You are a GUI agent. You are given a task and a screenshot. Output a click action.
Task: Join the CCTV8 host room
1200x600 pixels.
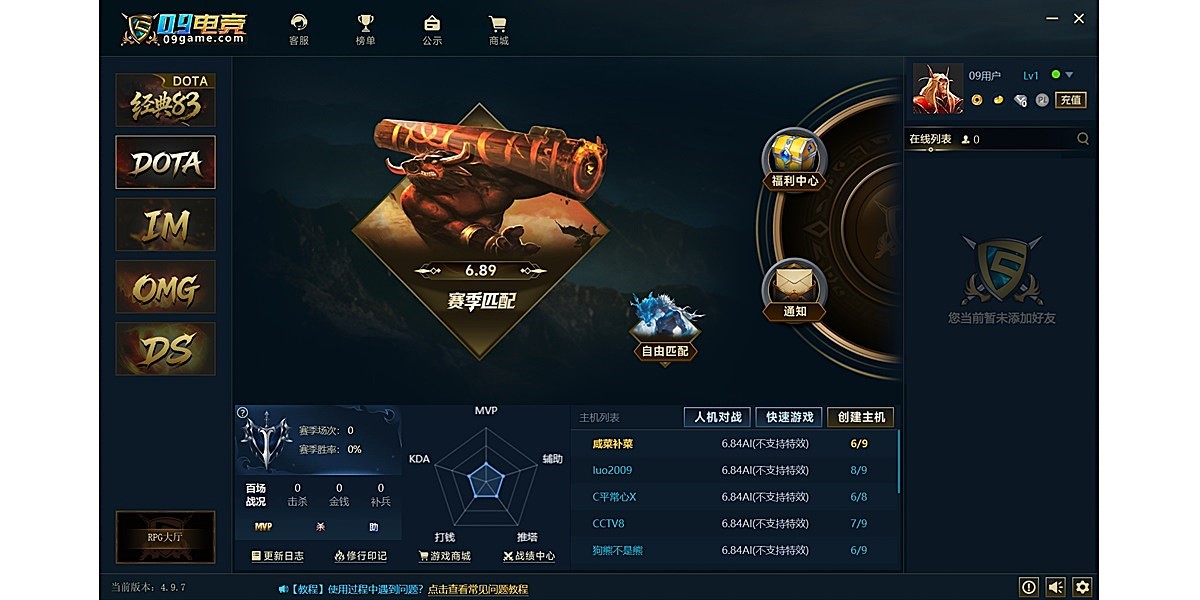[x=608, y=523]
